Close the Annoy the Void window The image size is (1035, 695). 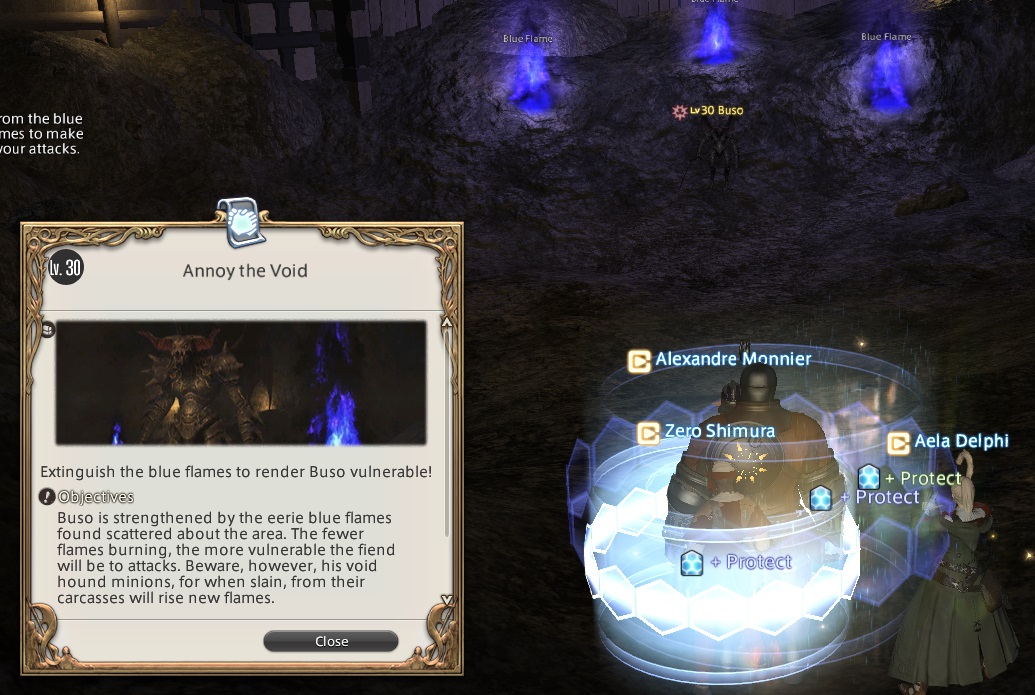(x=331, y=641)
